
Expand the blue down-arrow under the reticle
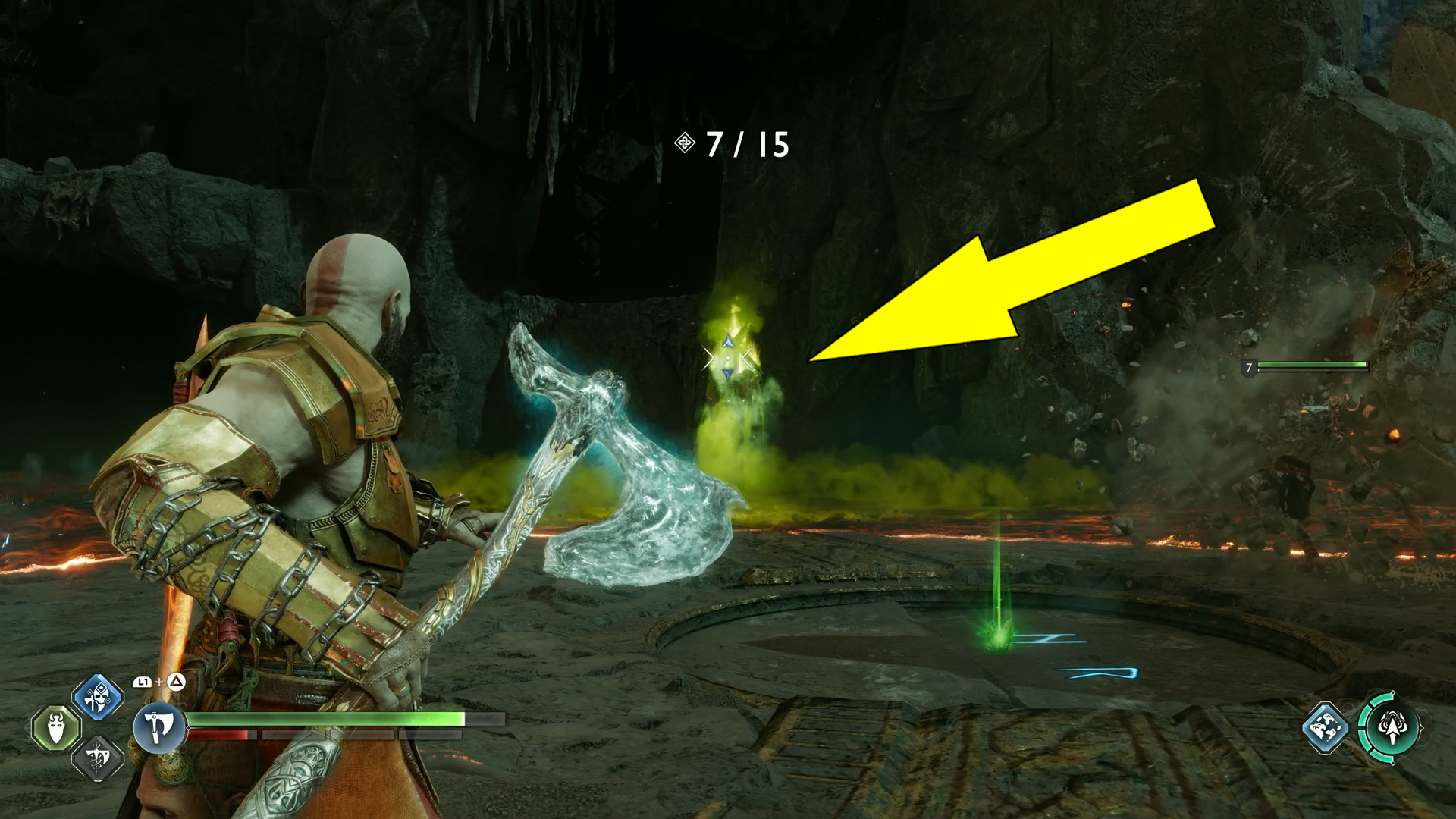(728, 375)
